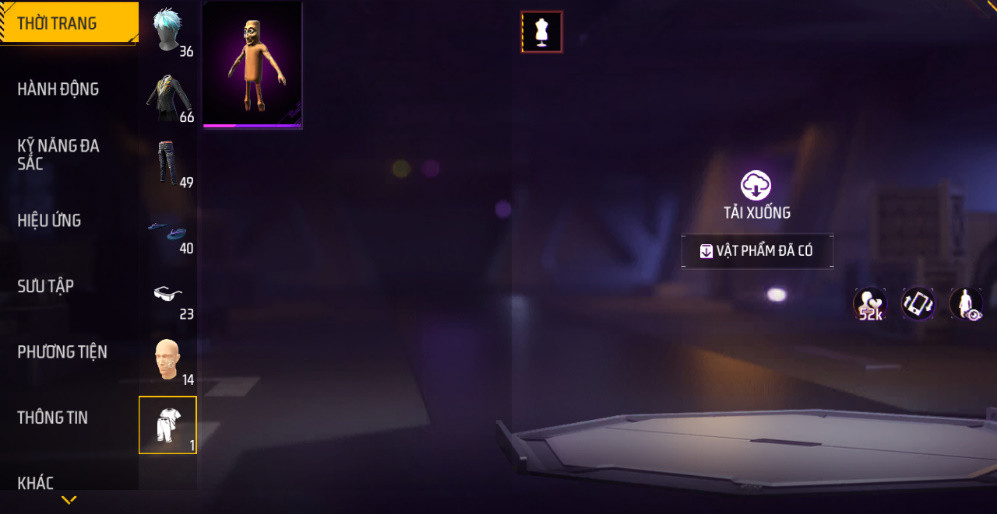997x514 pixels.
Task: Open the Vật Phẩm Đã Có button
Action: pos(757,251)
